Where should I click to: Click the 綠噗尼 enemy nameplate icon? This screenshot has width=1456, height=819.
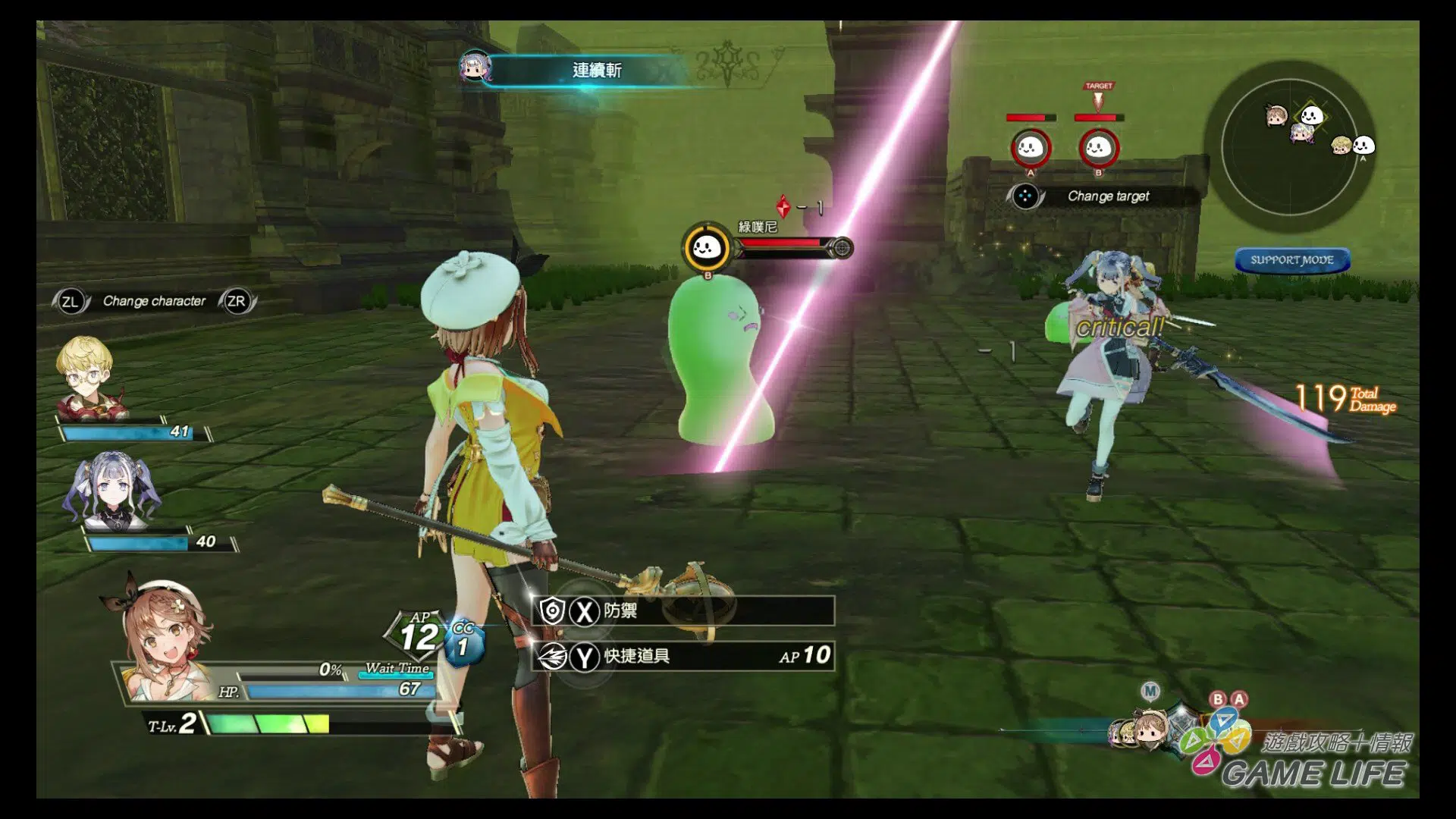point(706,247)
